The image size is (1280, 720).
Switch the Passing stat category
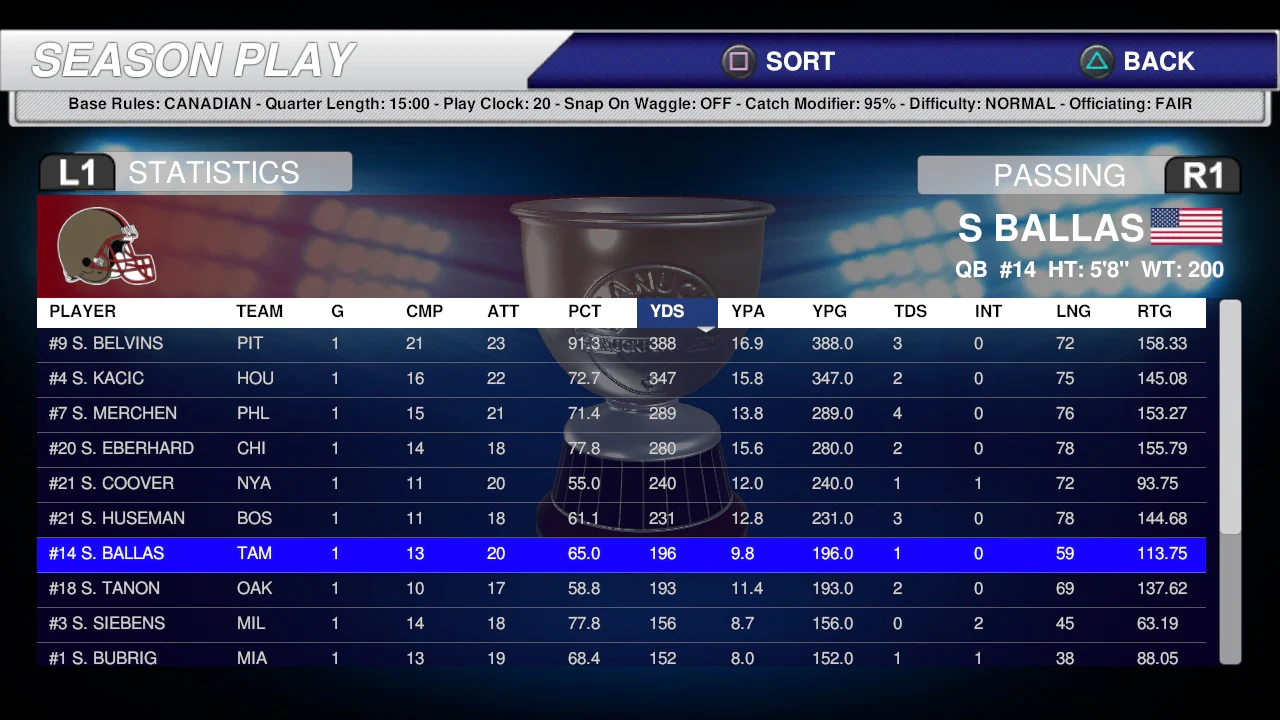[x=1078, y=176]
